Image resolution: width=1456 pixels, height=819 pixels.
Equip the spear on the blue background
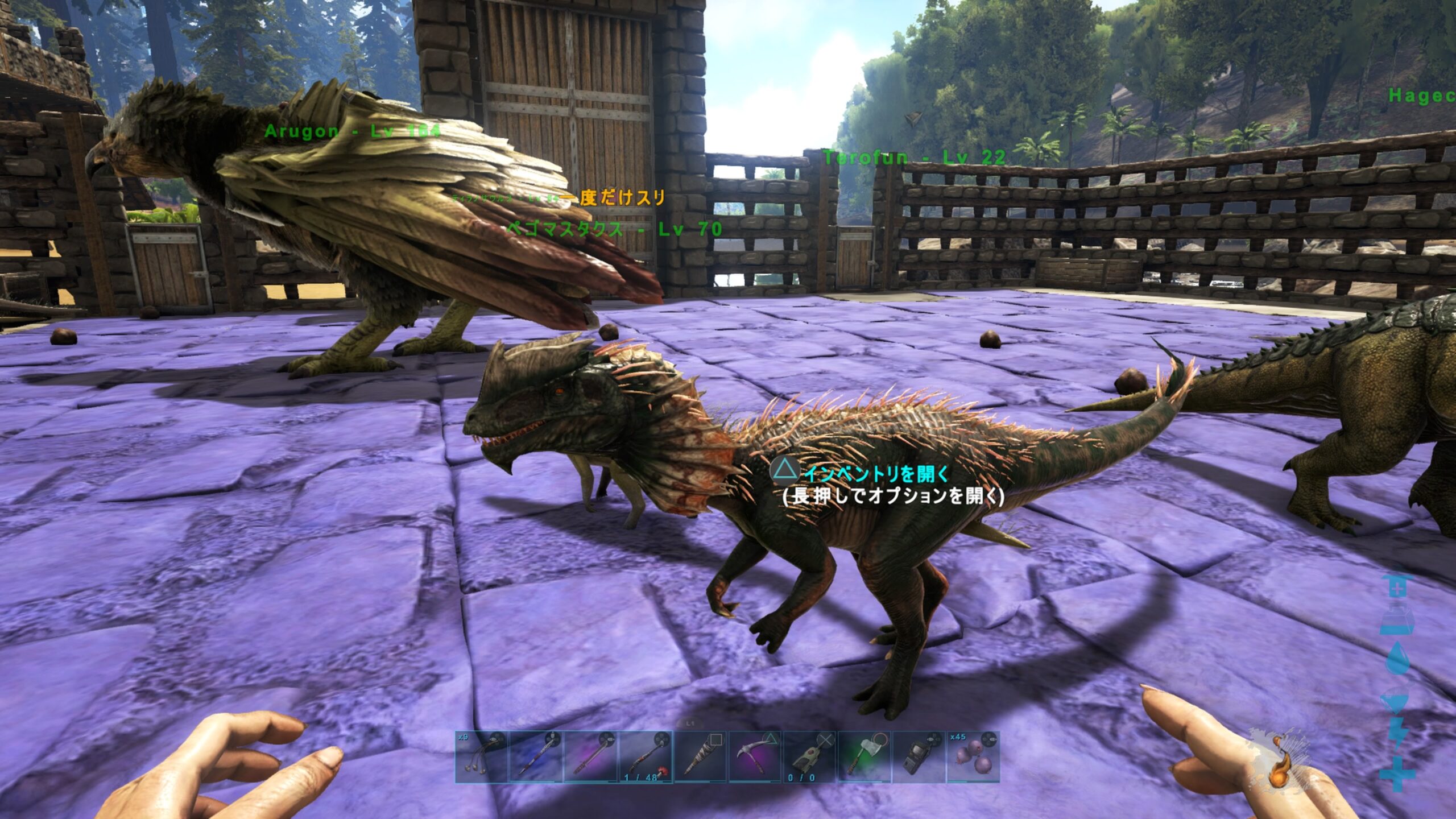(536, 757)
